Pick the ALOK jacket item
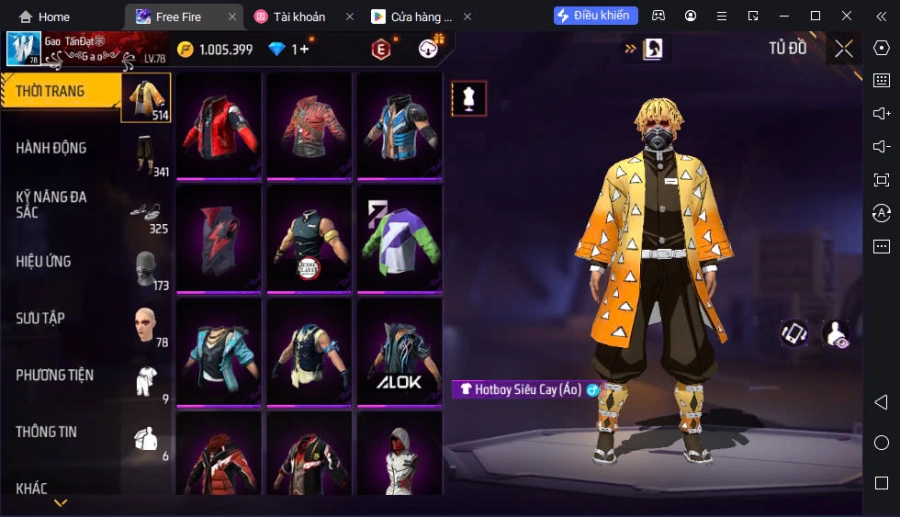 [399, 352]
